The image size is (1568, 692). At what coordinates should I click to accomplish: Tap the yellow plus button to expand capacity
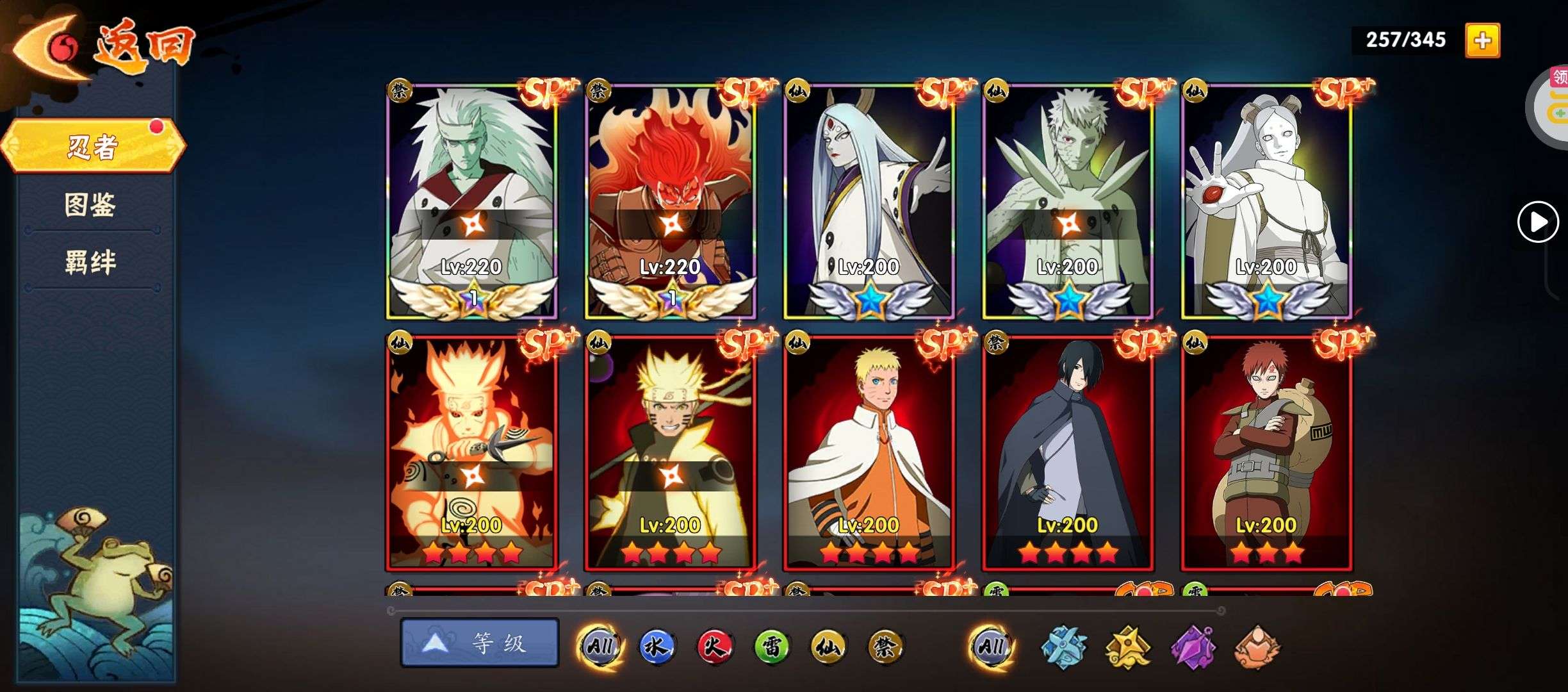click(x=1482, y=41)
